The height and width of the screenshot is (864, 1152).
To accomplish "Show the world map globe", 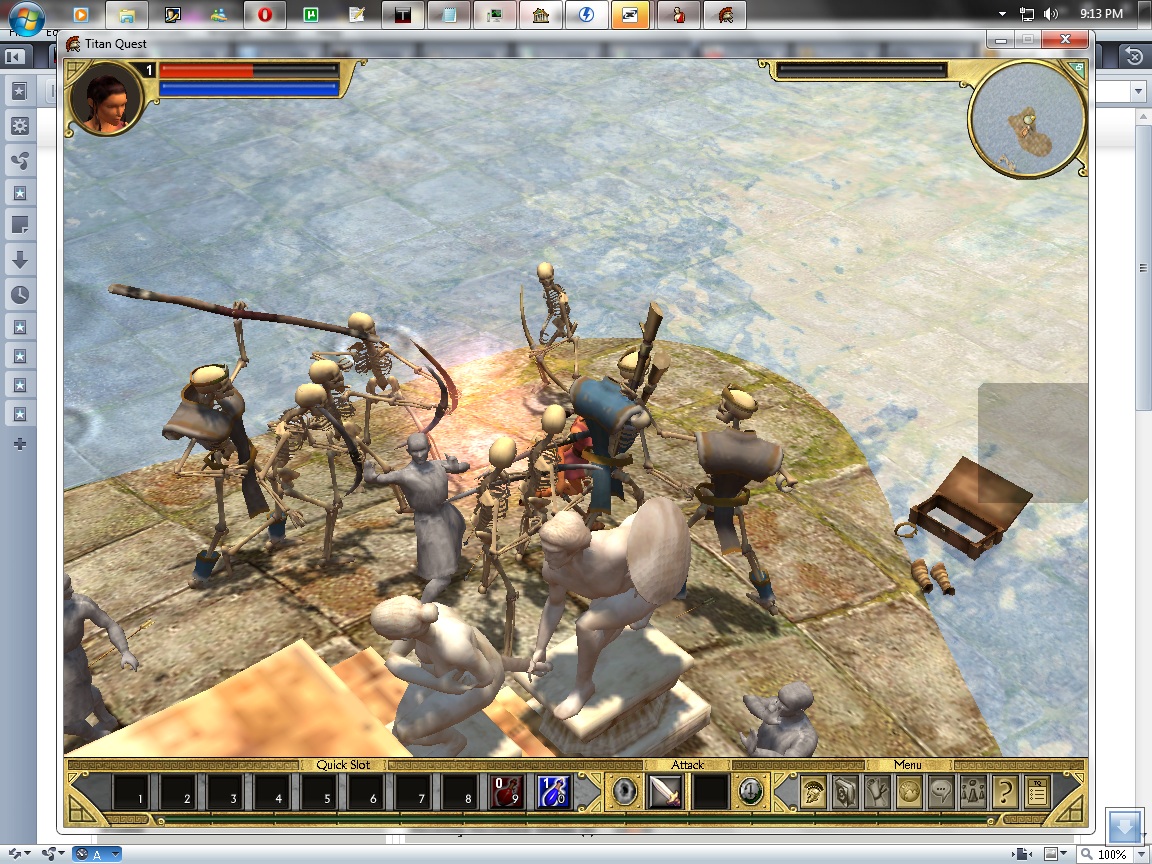I will pyautogui.click(x=909, y=793).
